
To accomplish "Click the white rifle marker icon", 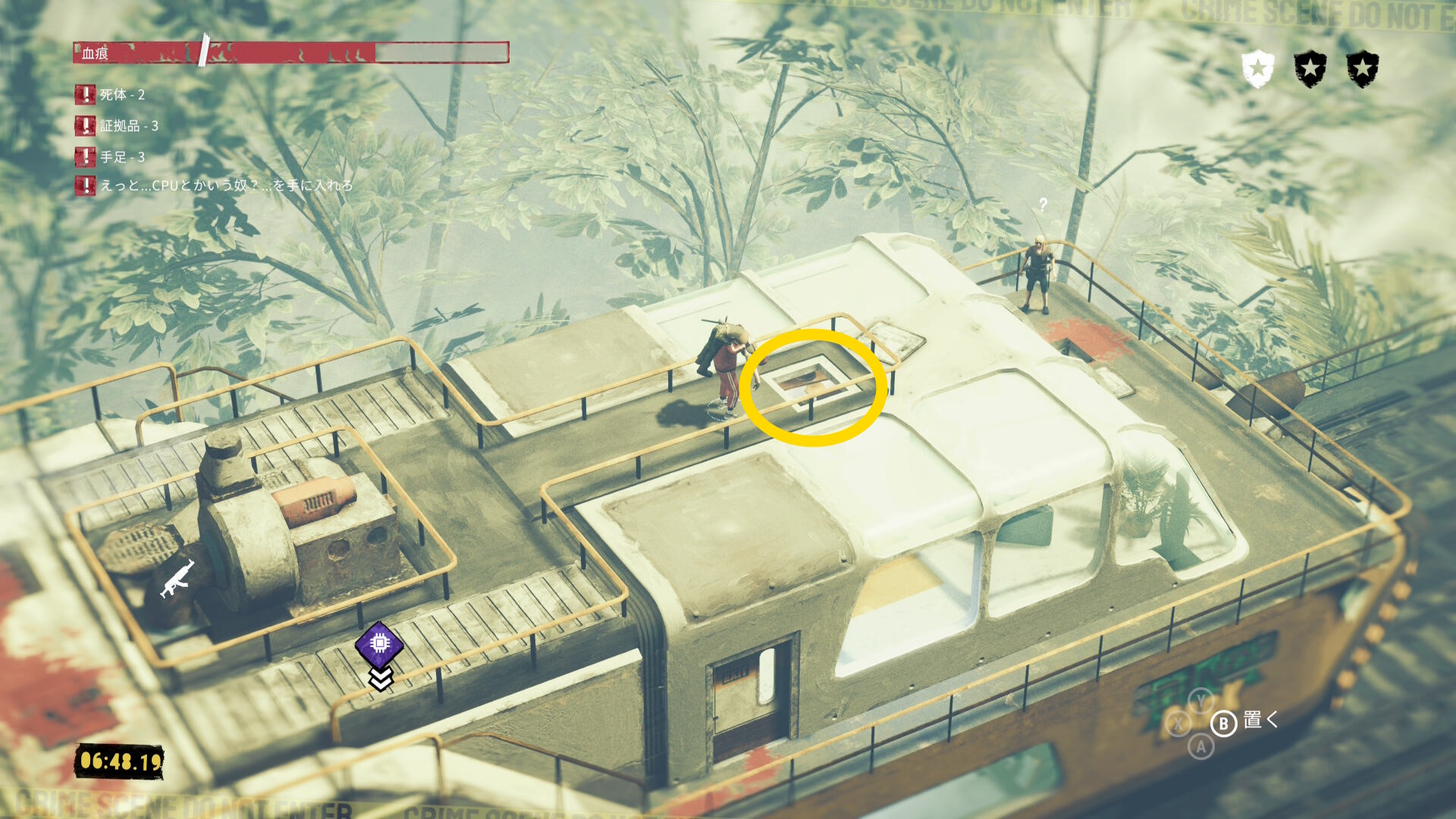I will point(178,579).
